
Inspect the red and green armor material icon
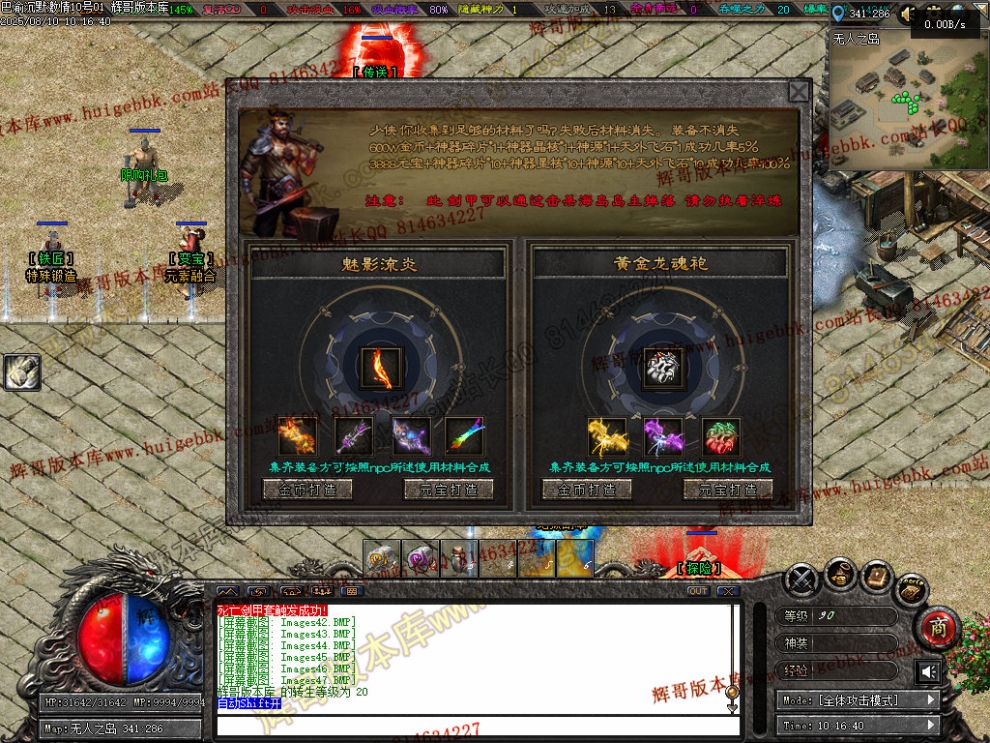point(720,437)
